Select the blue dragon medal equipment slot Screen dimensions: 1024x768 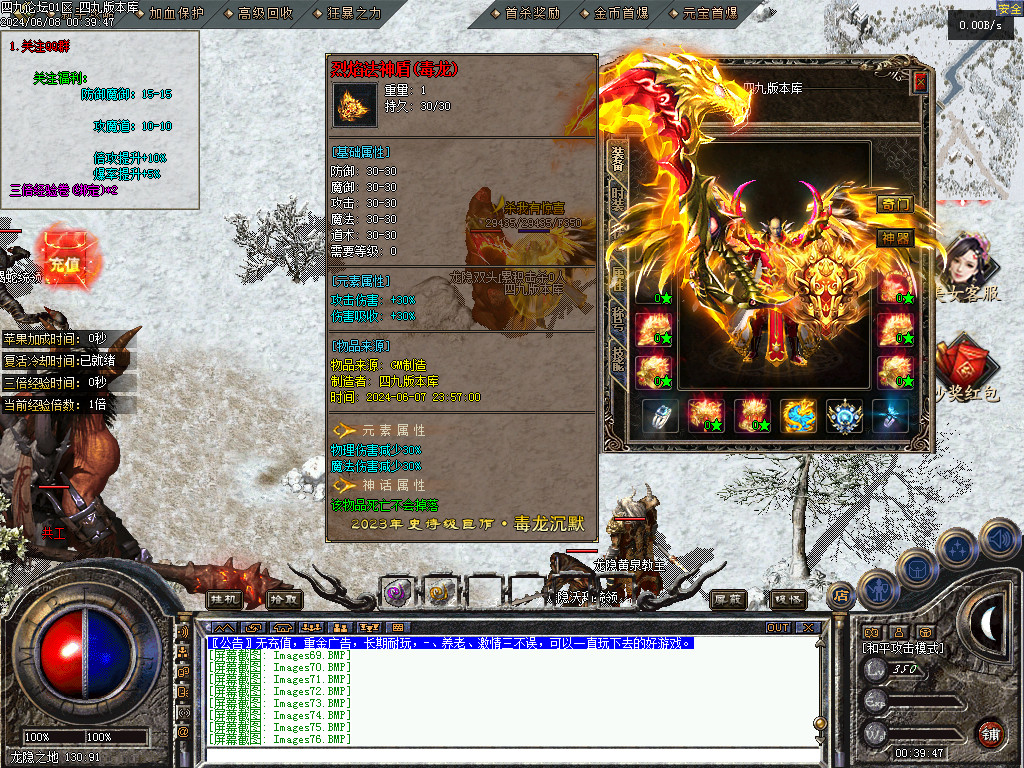799,416
